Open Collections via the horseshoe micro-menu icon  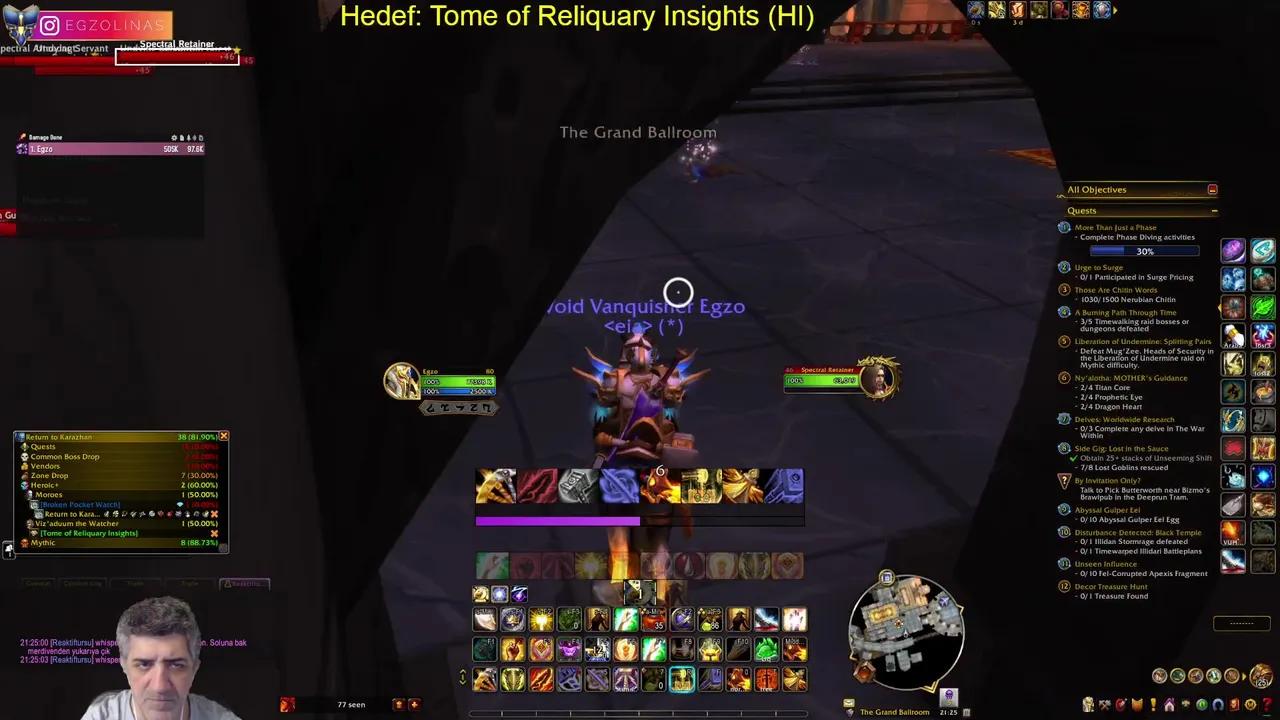click(x=1217, y=705)
